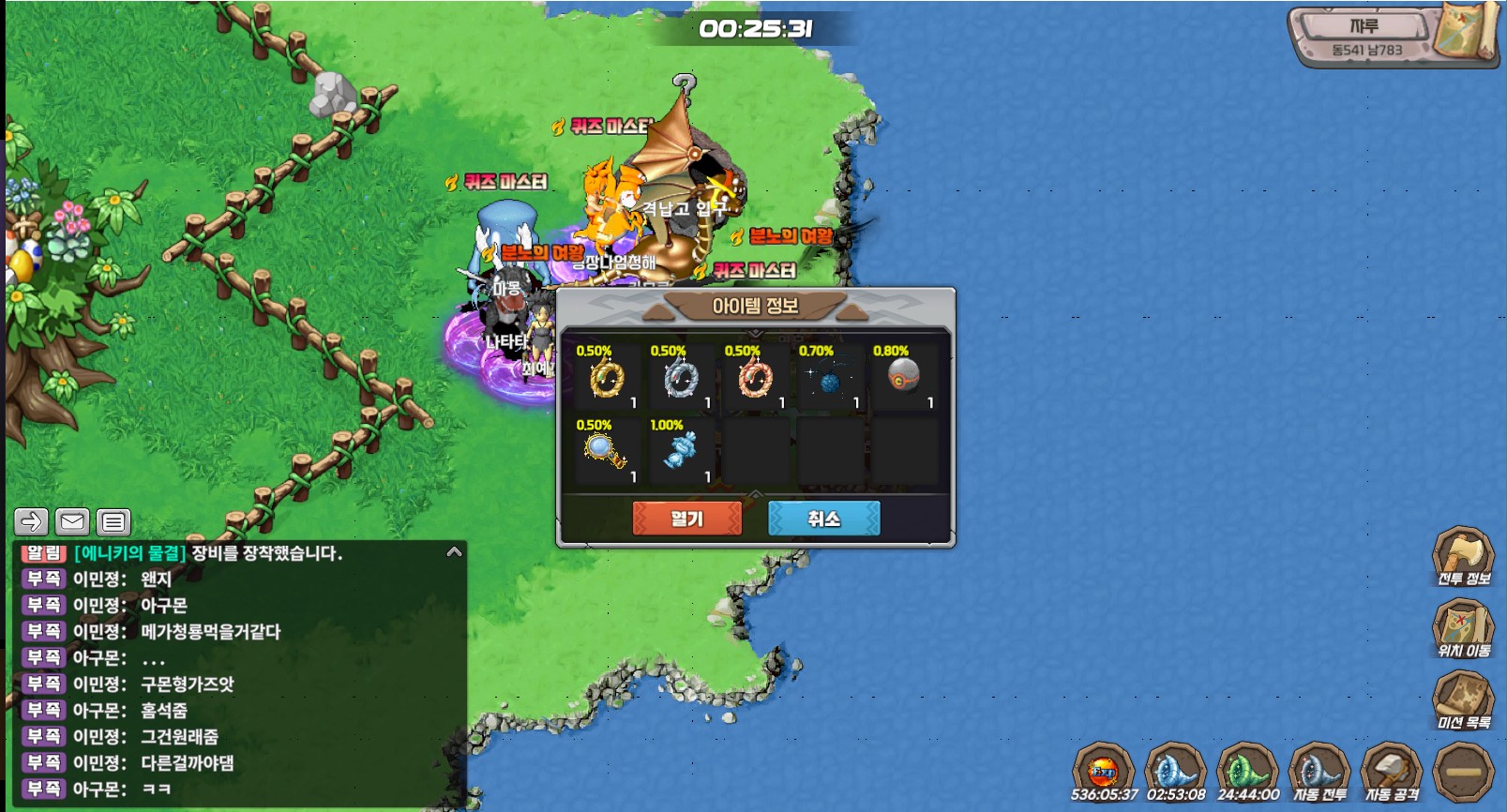Viewport: 1507px width, 812px height.
Task: Choose the copper snake ring item
Action: (756, 378)
